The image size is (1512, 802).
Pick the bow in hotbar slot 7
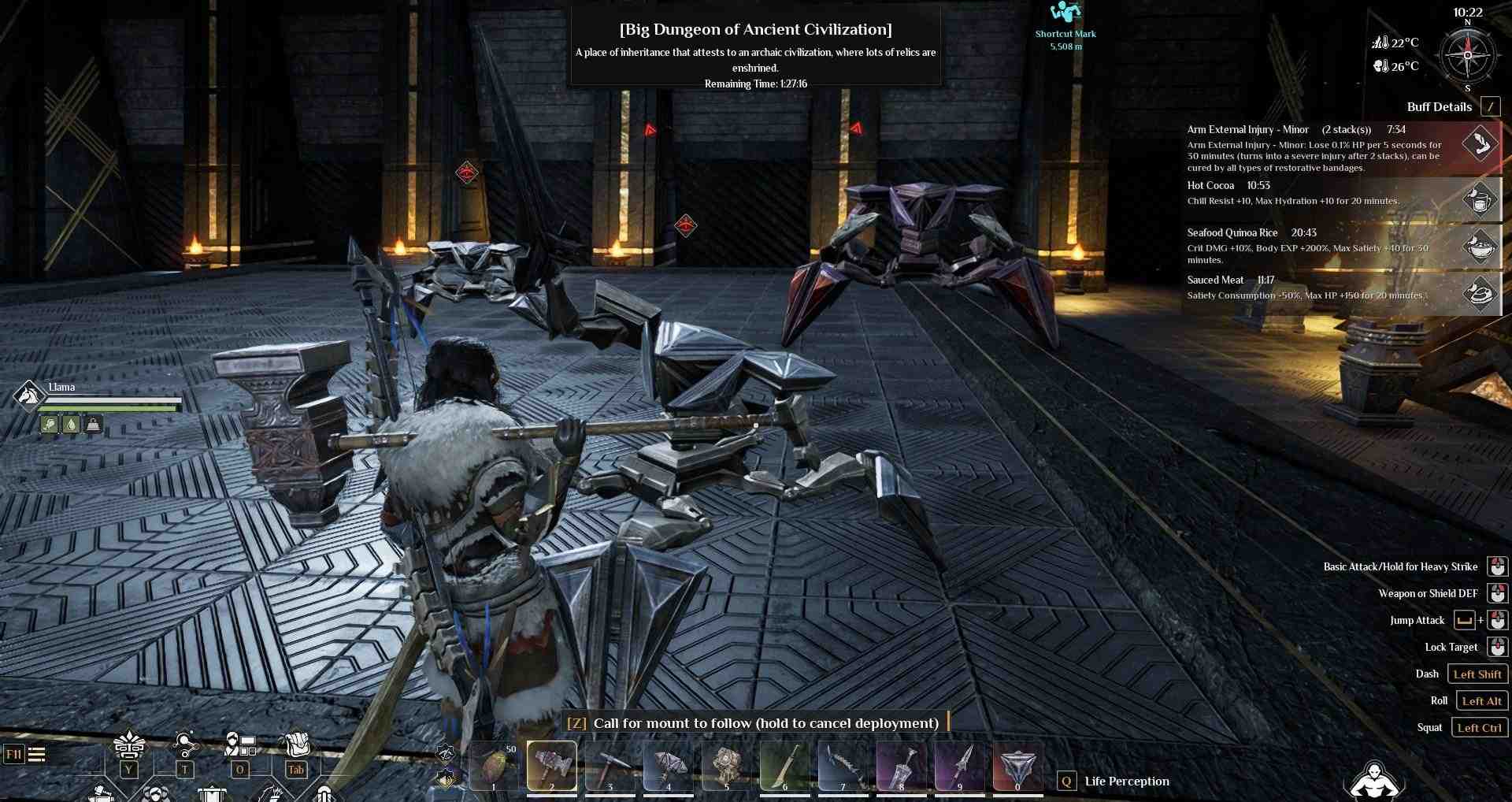[843, 765]
